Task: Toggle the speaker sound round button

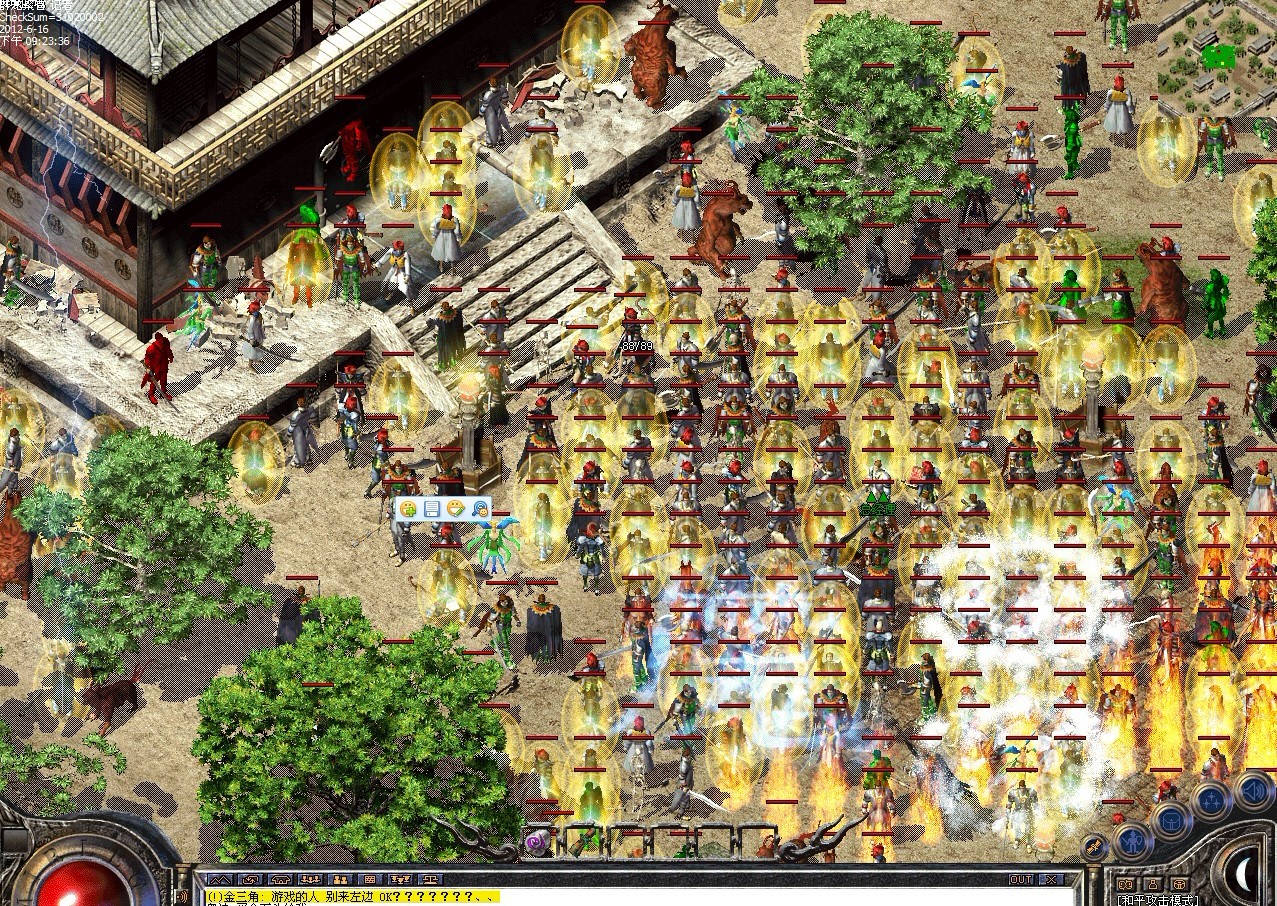Action: click(x=1253, y=791)
